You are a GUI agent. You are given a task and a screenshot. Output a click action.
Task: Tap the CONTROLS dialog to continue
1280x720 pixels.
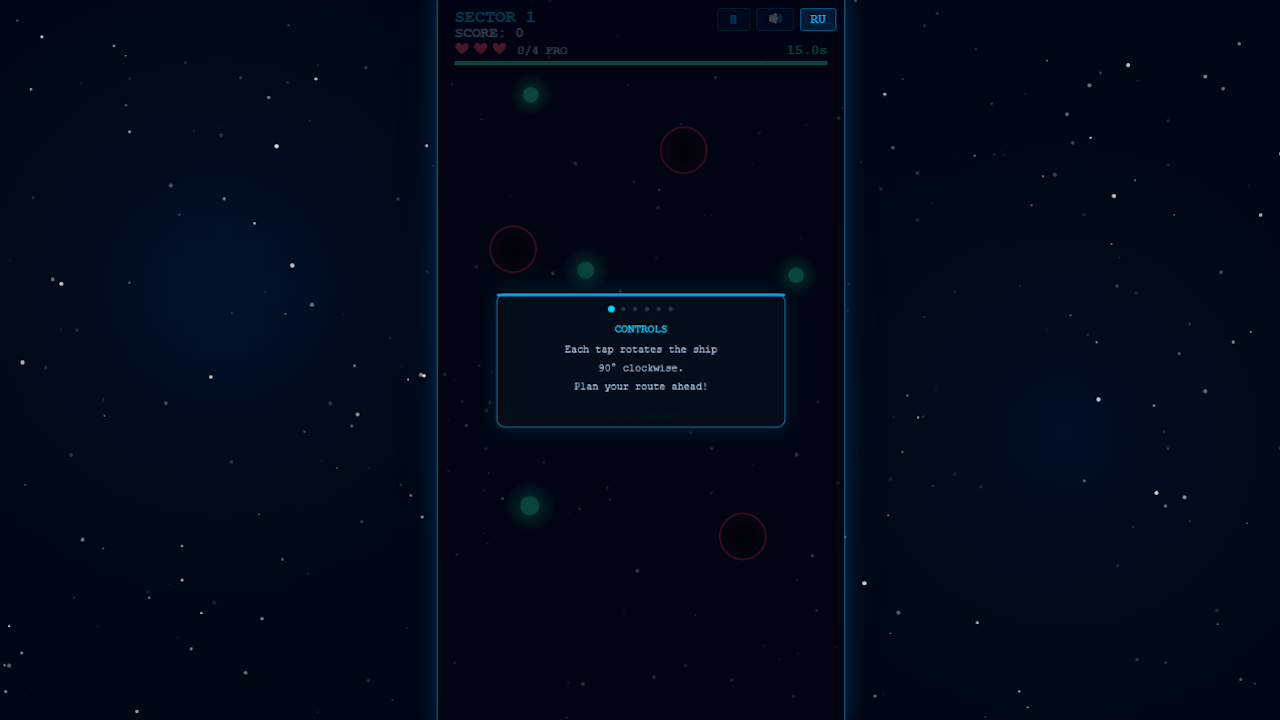641,361
